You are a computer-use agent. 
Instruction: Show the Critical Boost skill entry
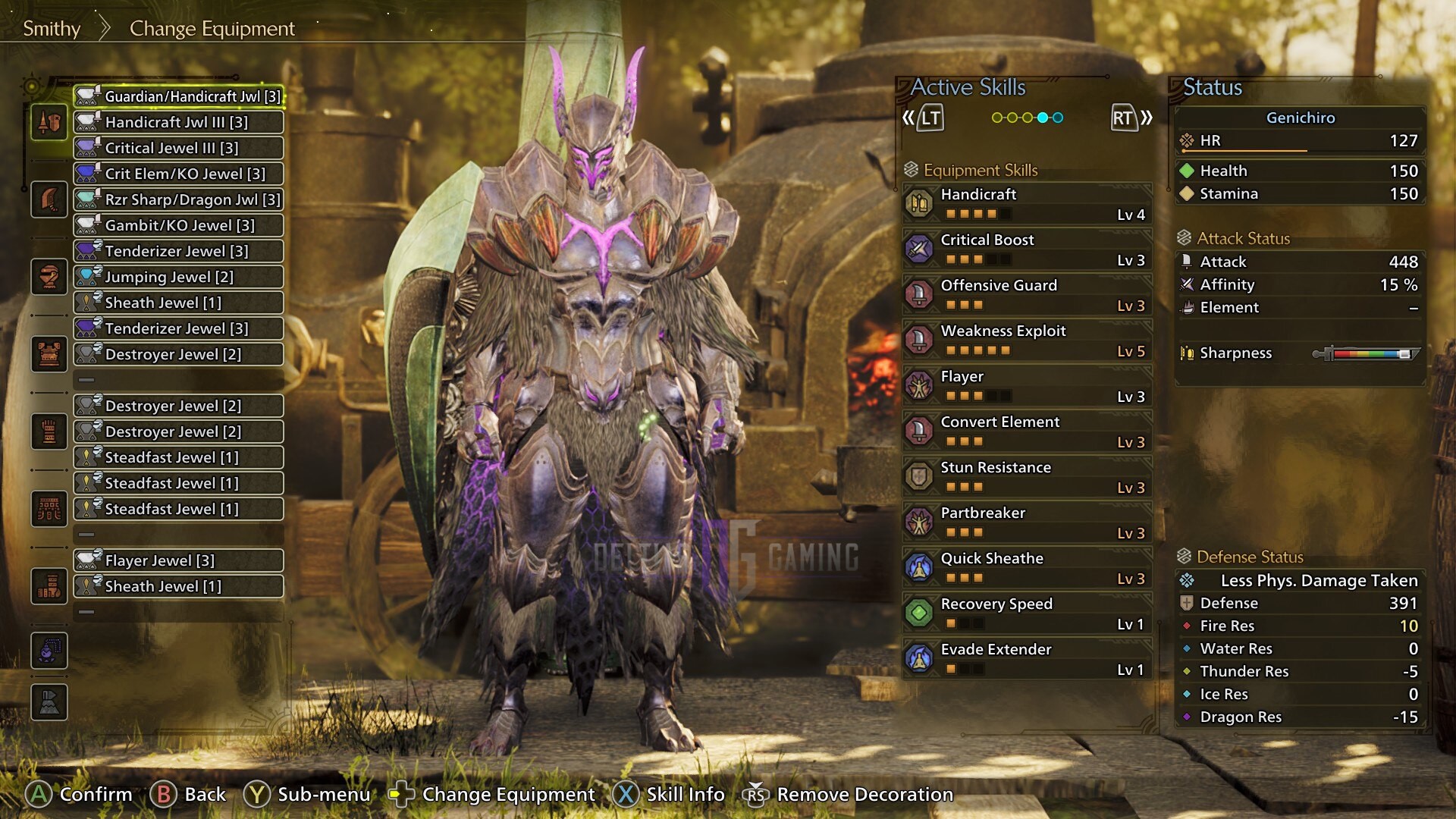click(1028, 249)
